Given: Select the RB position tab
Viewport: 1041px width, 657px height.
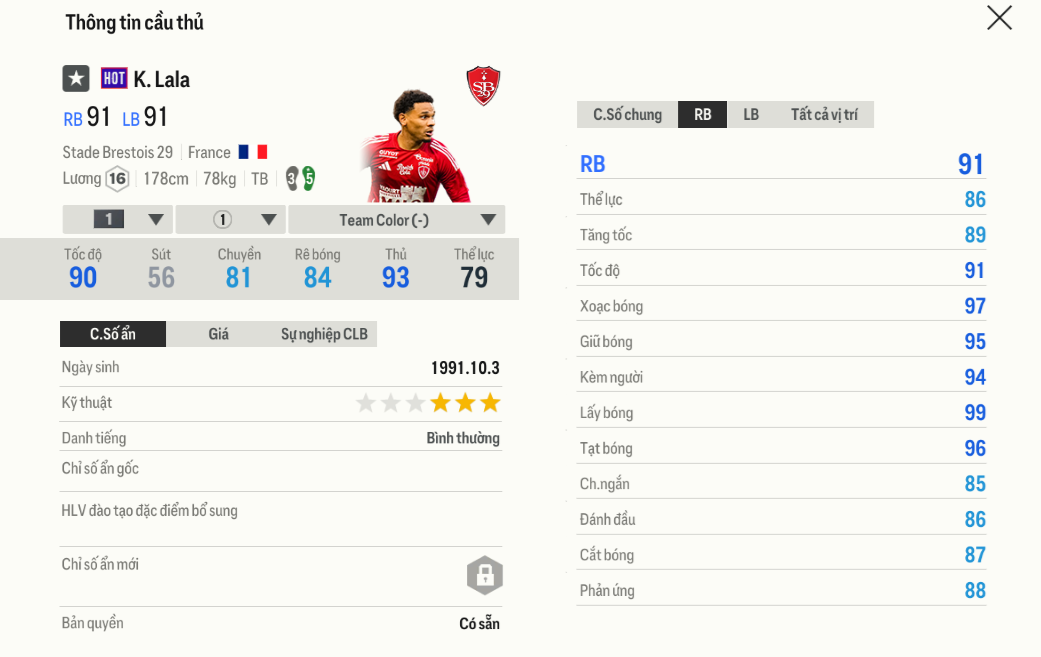Looking at the screenshot, I should (703, 115).
